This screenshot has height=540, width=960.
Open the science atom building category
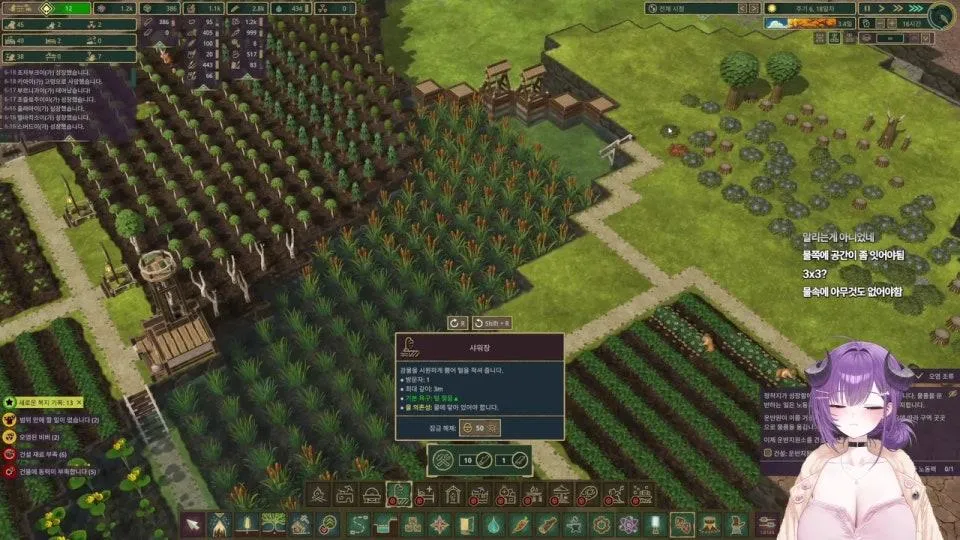[x=628, y=524]
